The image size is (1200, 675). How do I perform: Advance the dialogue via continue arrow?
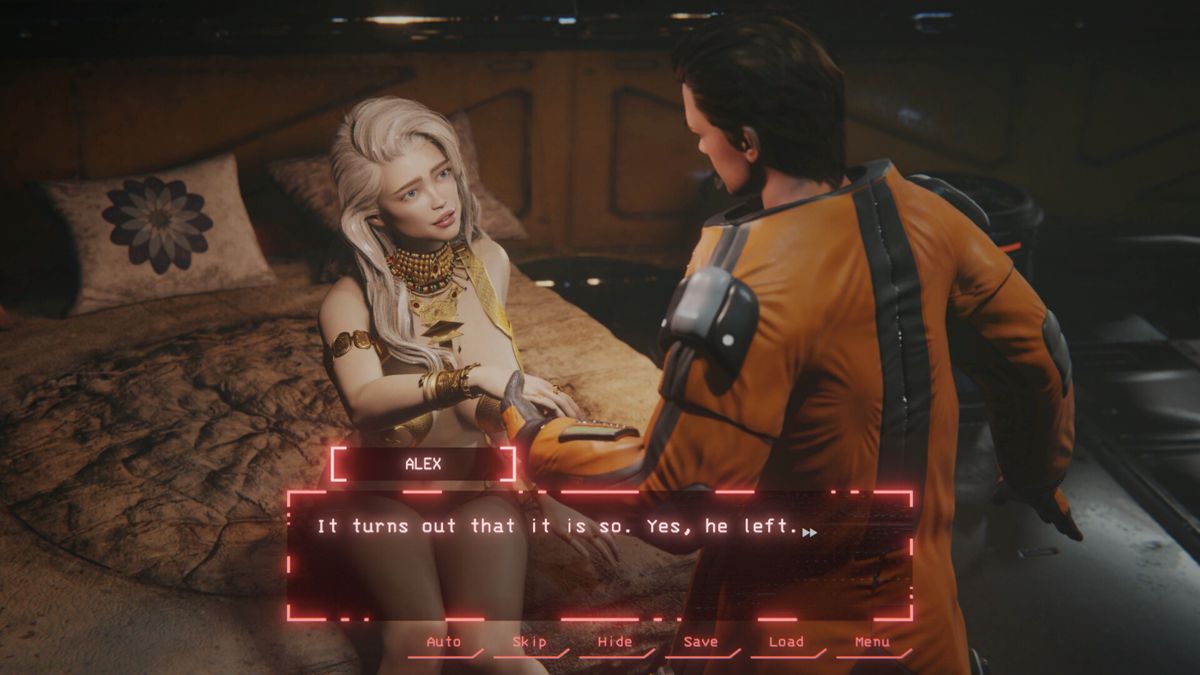[x=809, y=532]
